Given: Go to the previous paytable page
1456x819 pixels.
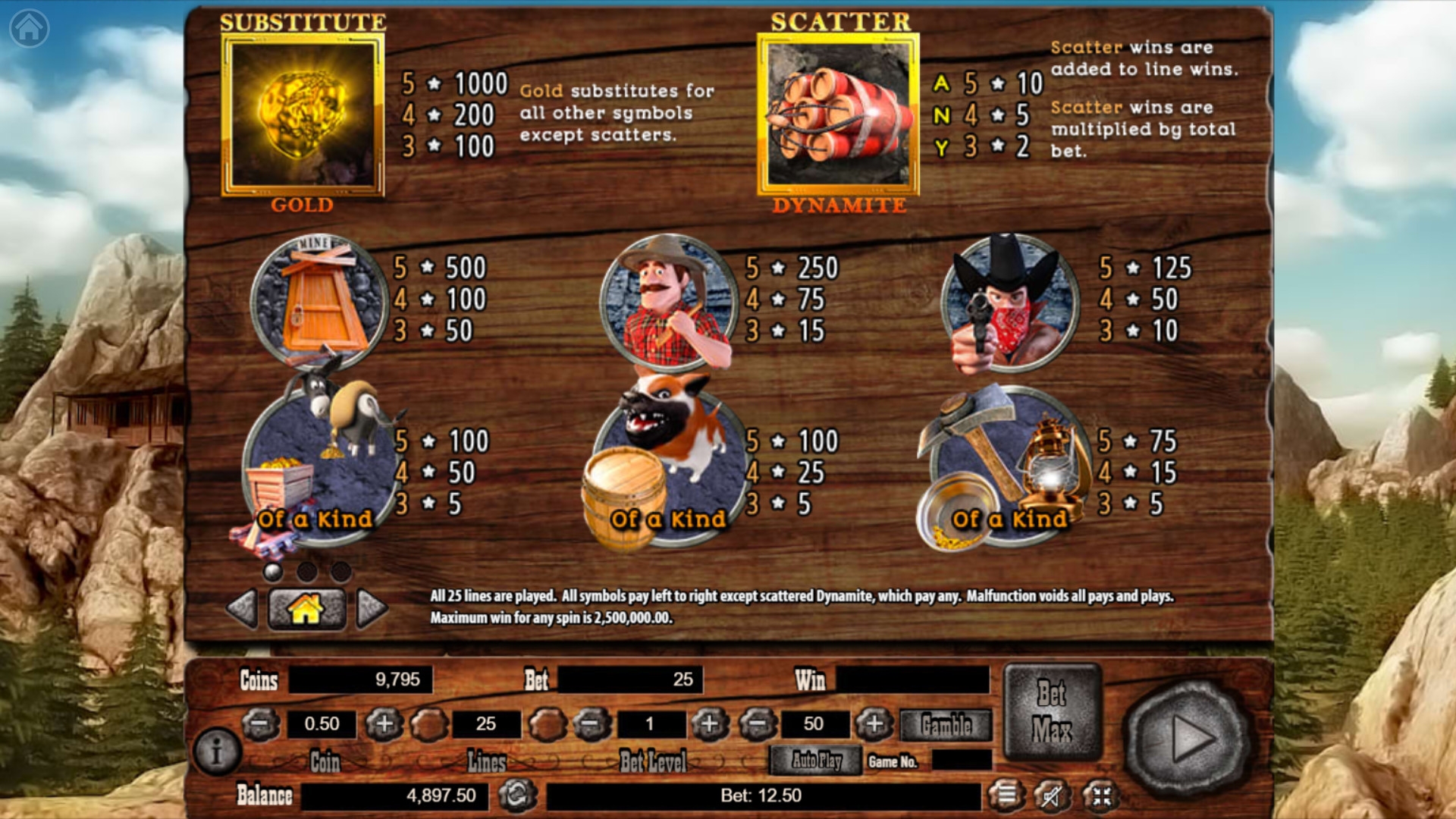Looking at the screenshot, I should [x=243, y=608].
